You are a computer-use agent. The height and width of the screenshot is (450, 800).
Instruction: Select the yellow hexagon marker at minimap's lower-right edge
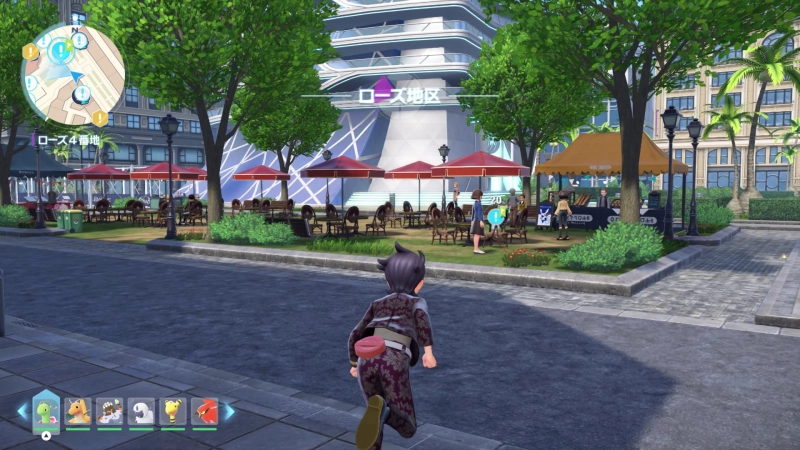[x=100, y=118]
